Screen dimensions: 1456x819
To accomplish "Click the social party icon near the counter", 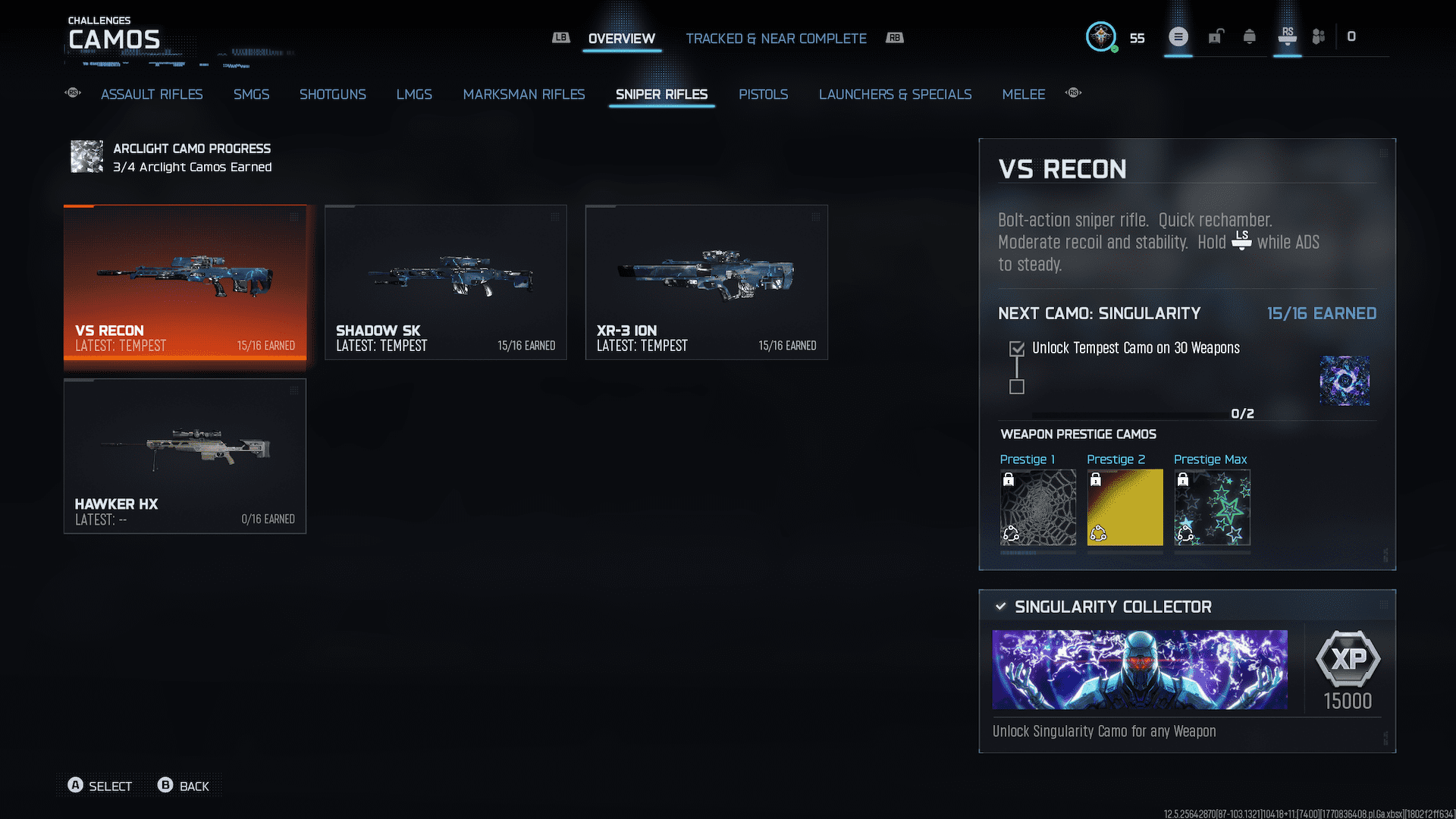I will (x=1318, y=36).
